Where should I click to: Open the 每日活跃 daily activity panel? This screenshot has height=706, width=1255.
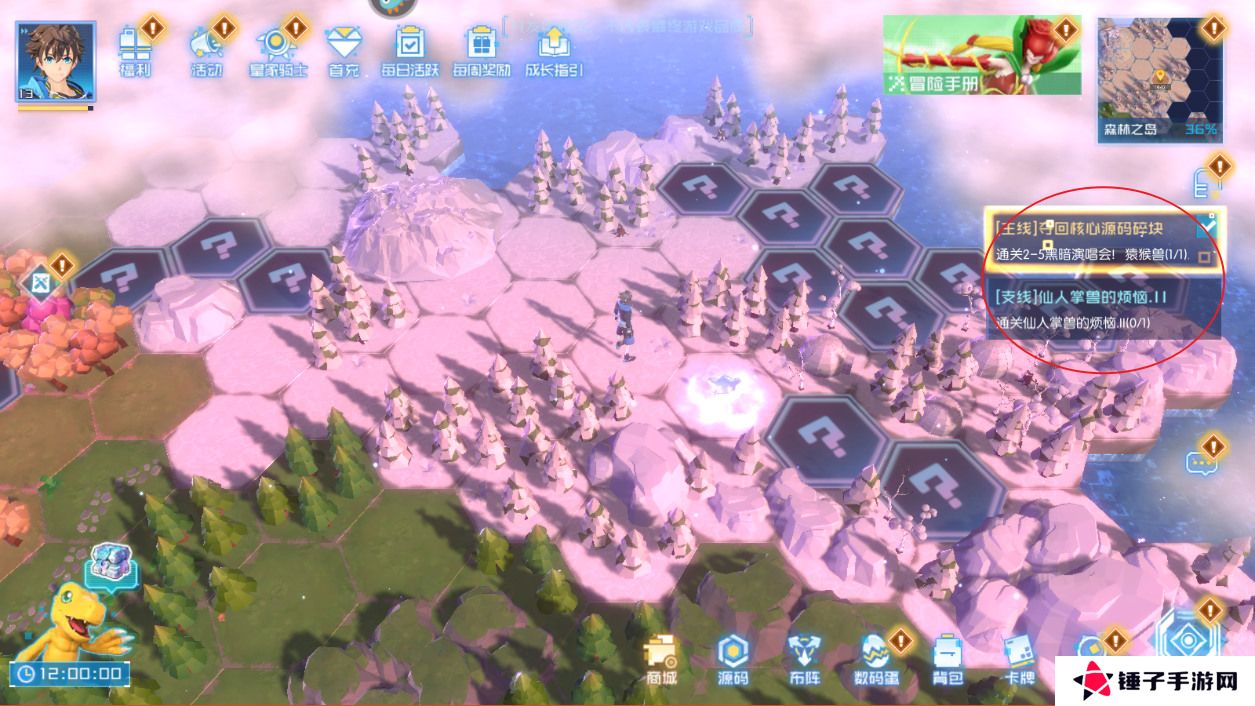[x=410, y=49]
